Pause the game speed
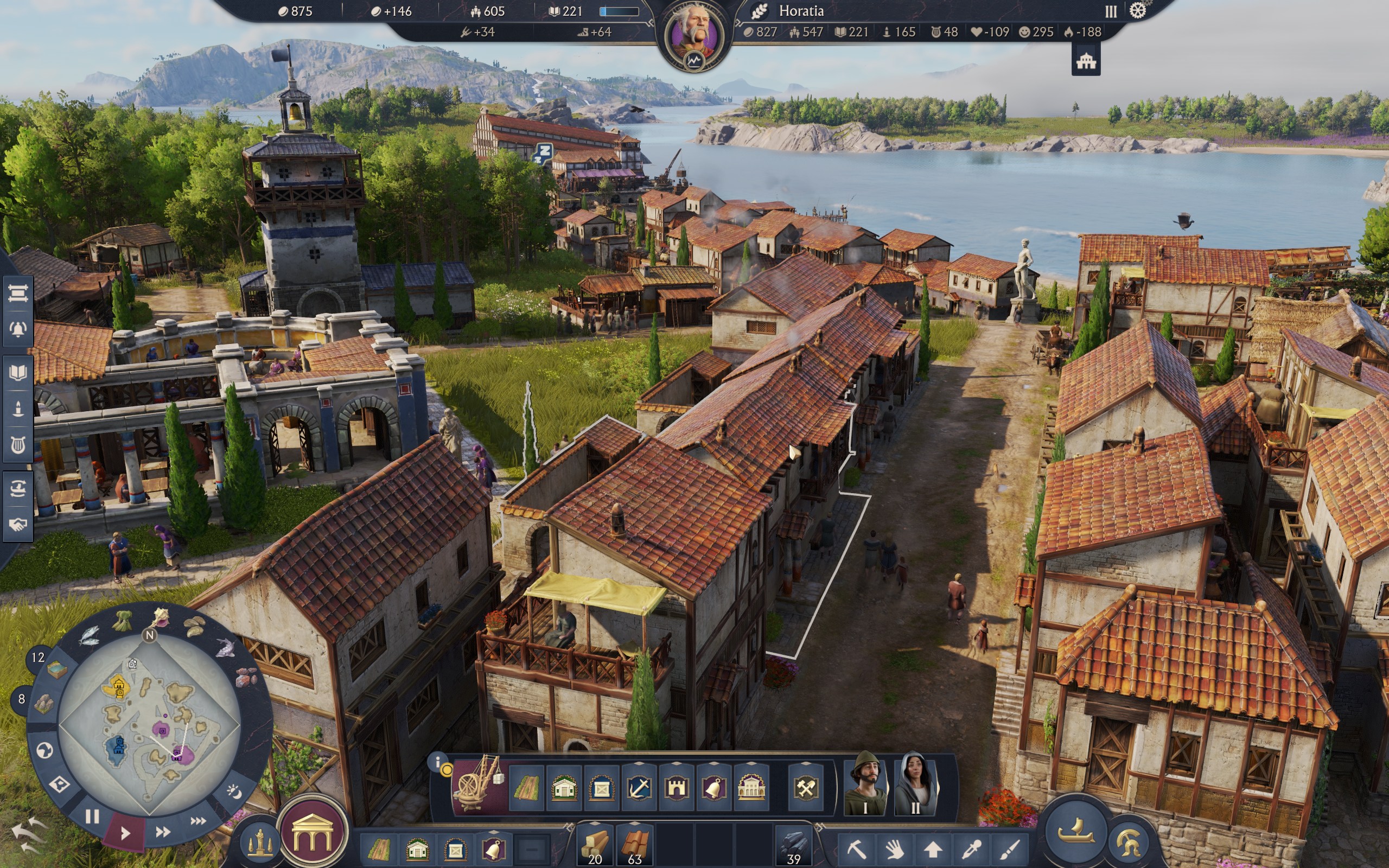This screenshot has width=1389, height=868. tap(92, 816)
